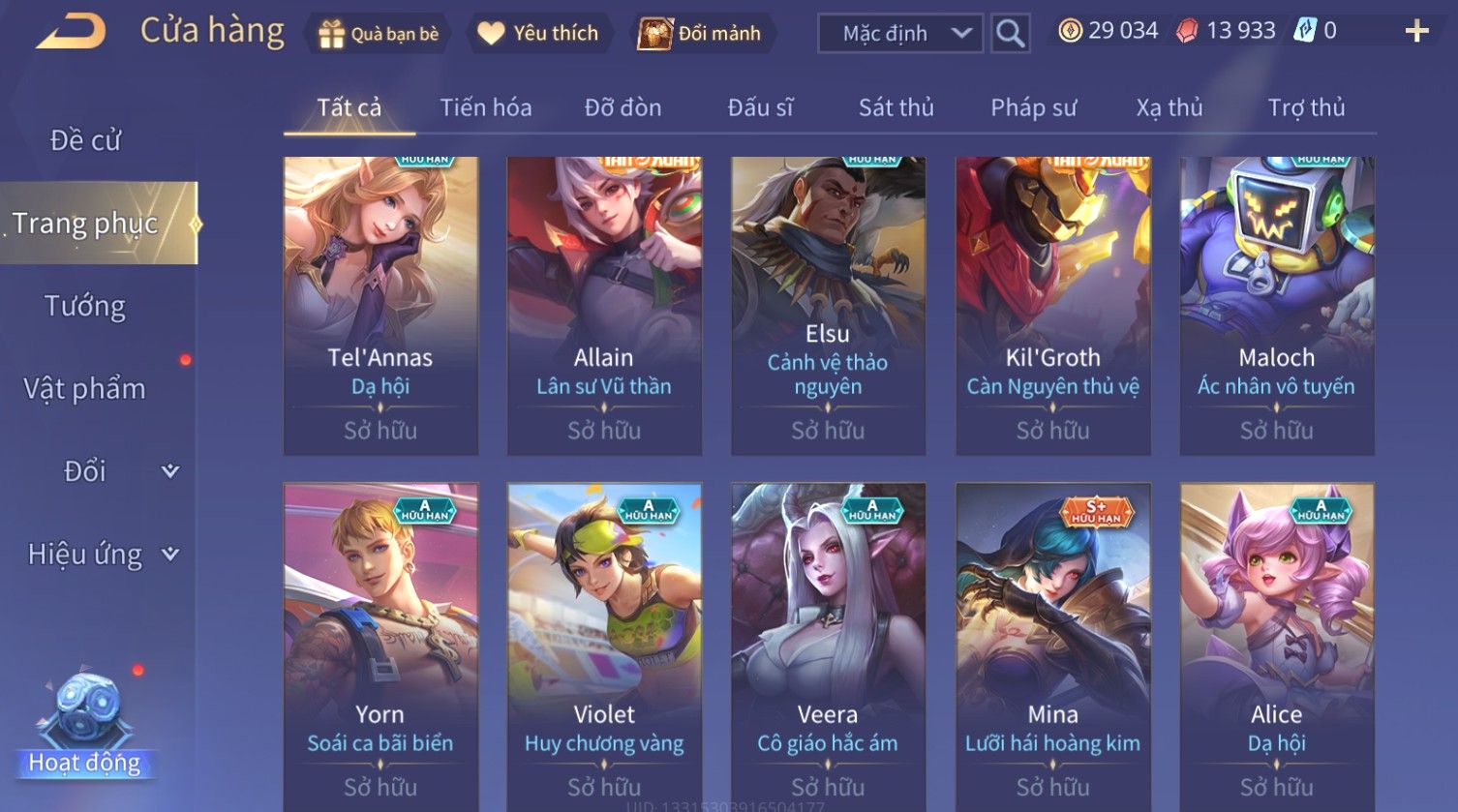Screen dimensions: 1458x812
Task: Go to the Tướng shop section
Action: pyautogui.click(x=85, y=307)
